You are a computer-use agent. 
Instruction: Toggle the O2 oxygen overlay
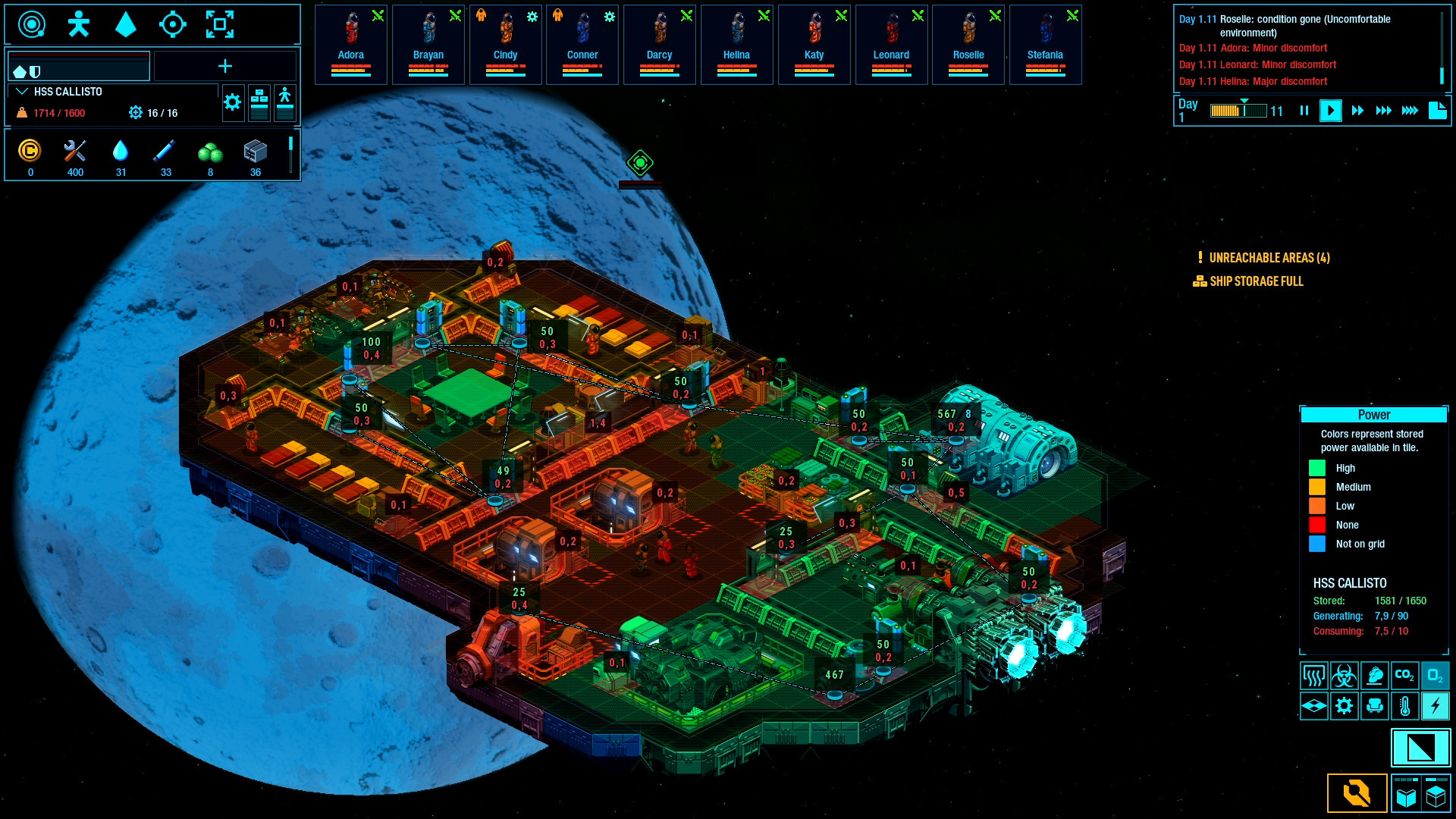tap(1436, 675)
